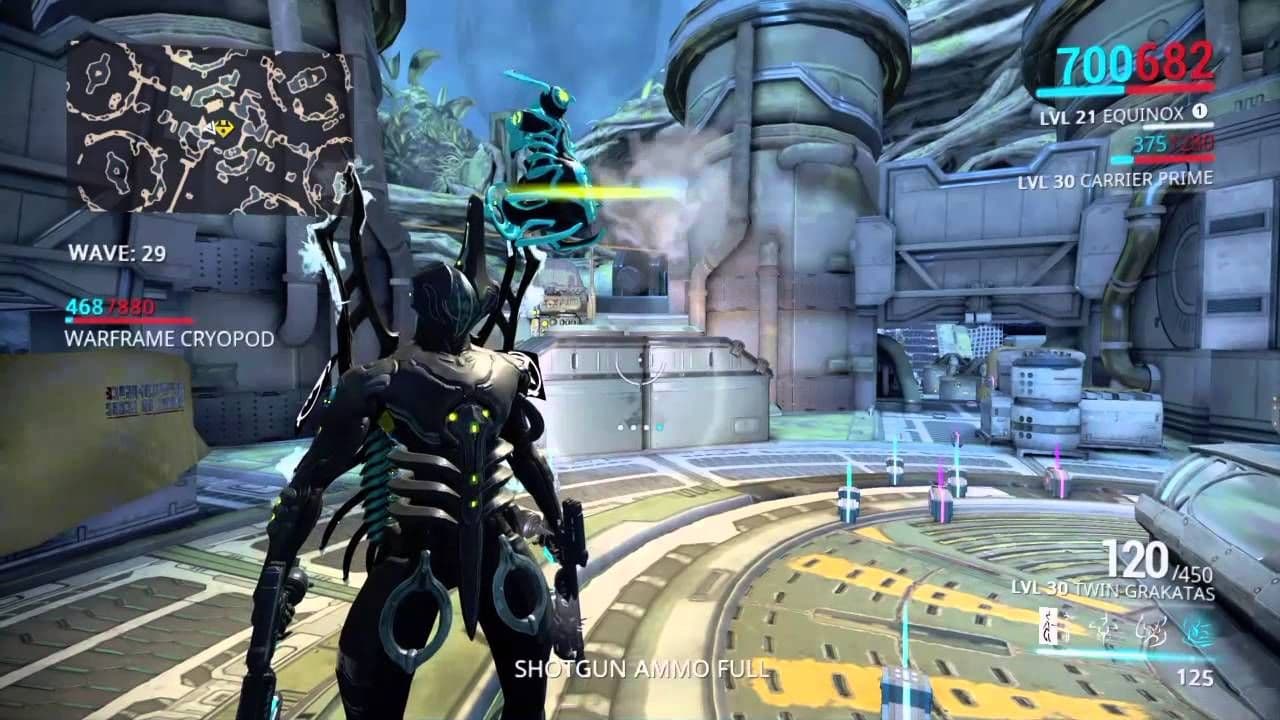This screenshot has height=720, width=1280.
Task: Open the minimap overlay
Action: point(210,126)
